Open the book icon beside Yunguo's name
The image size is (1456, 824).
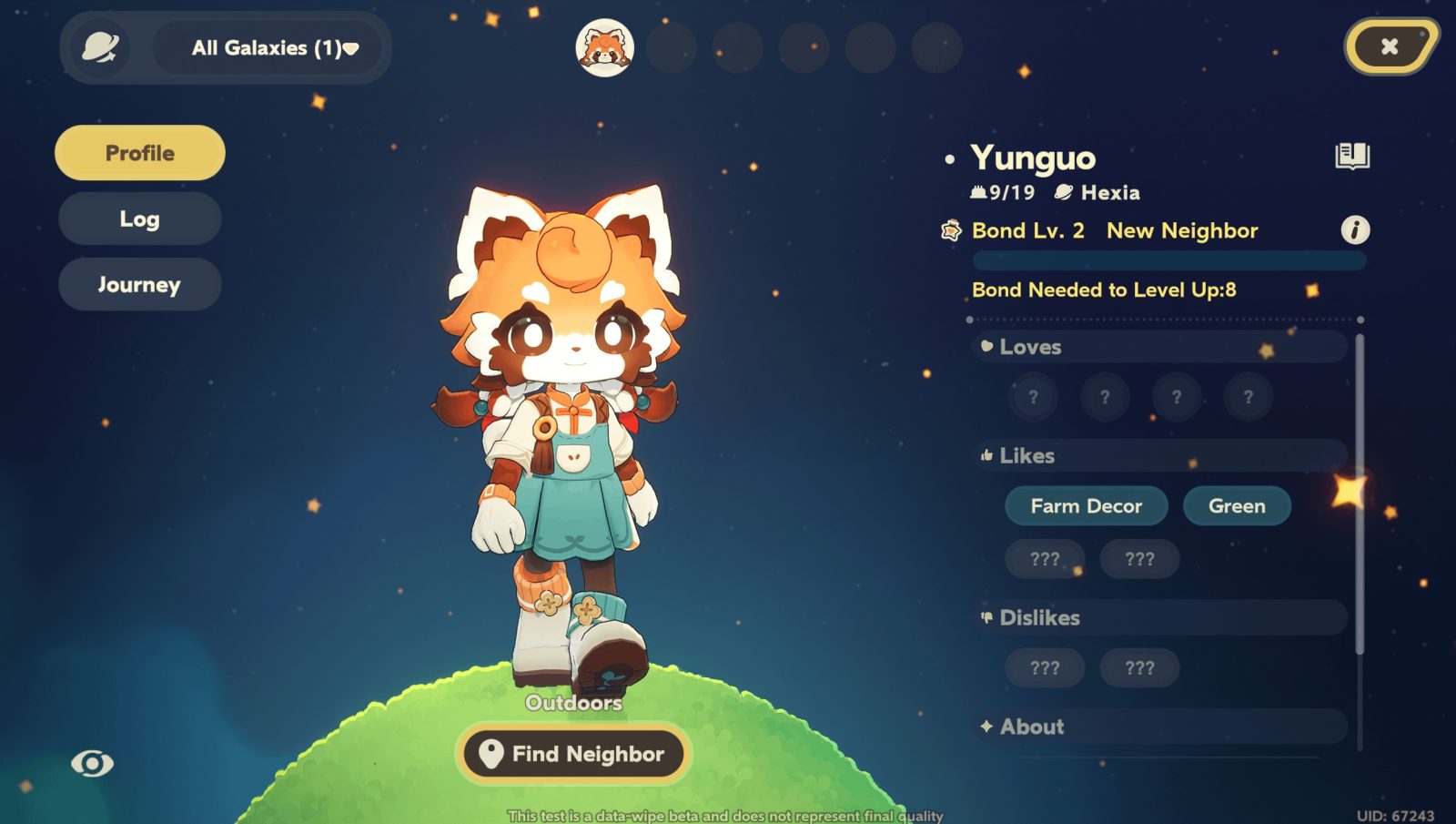pos(1352,157)
